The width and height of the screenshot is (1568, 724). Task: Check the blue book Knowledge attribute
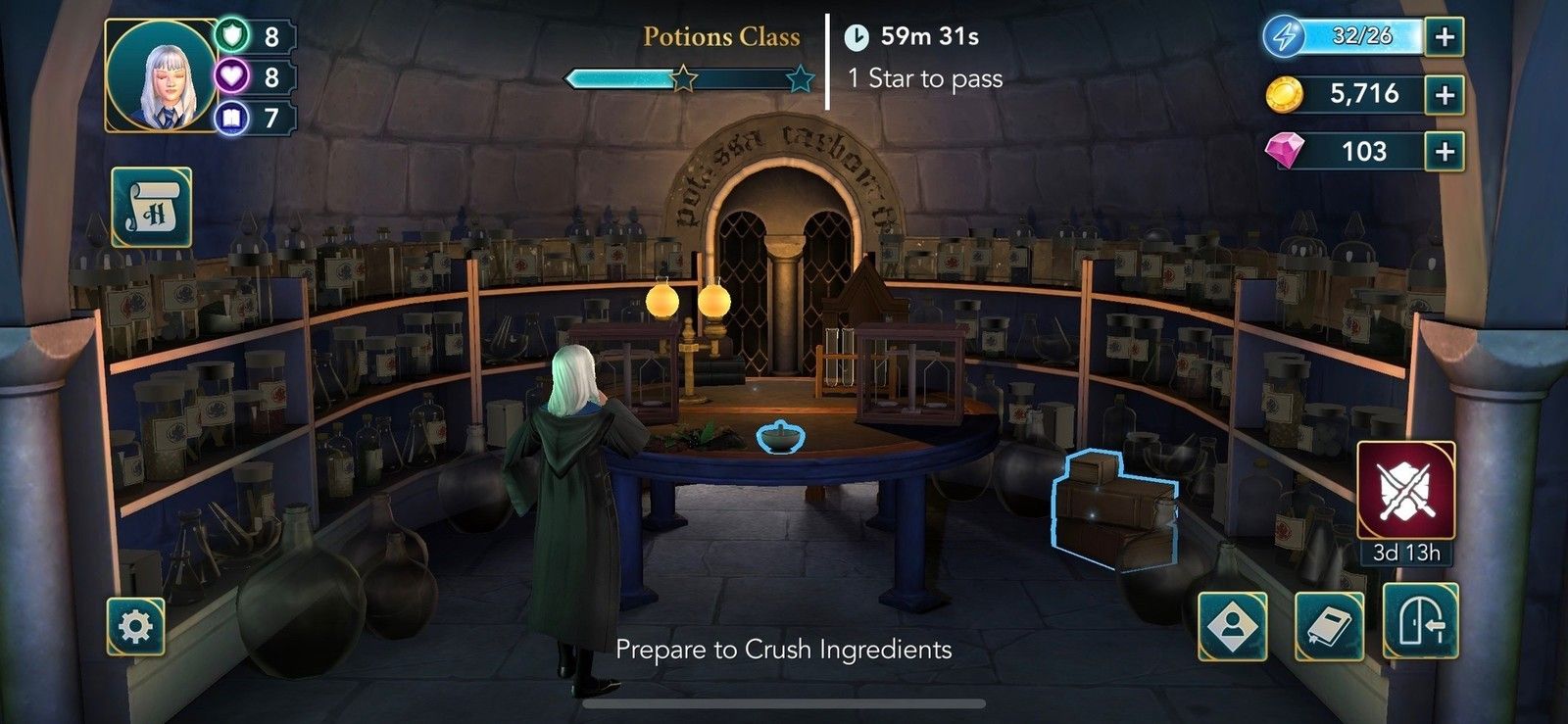point(232,119)
